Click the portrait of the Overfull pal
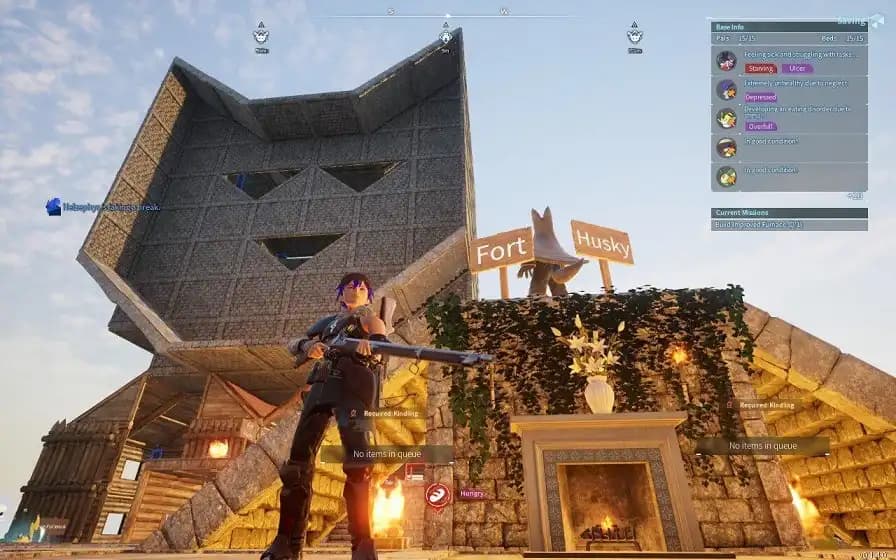The width and height of the screenshot is (896, 560). [727, 119]
